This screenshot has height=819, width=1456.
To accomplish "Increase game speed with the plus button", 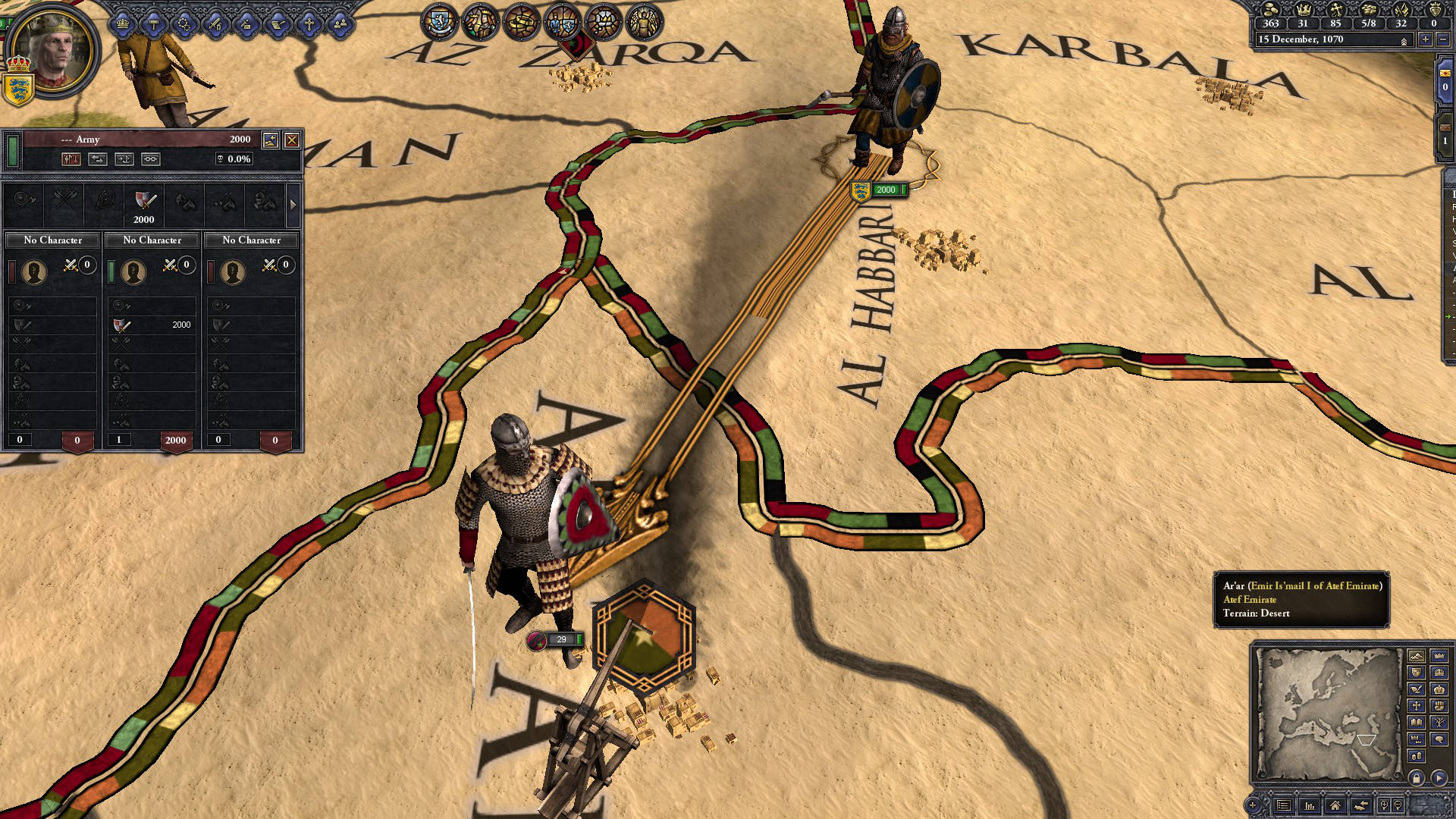I will point(1426,40).
